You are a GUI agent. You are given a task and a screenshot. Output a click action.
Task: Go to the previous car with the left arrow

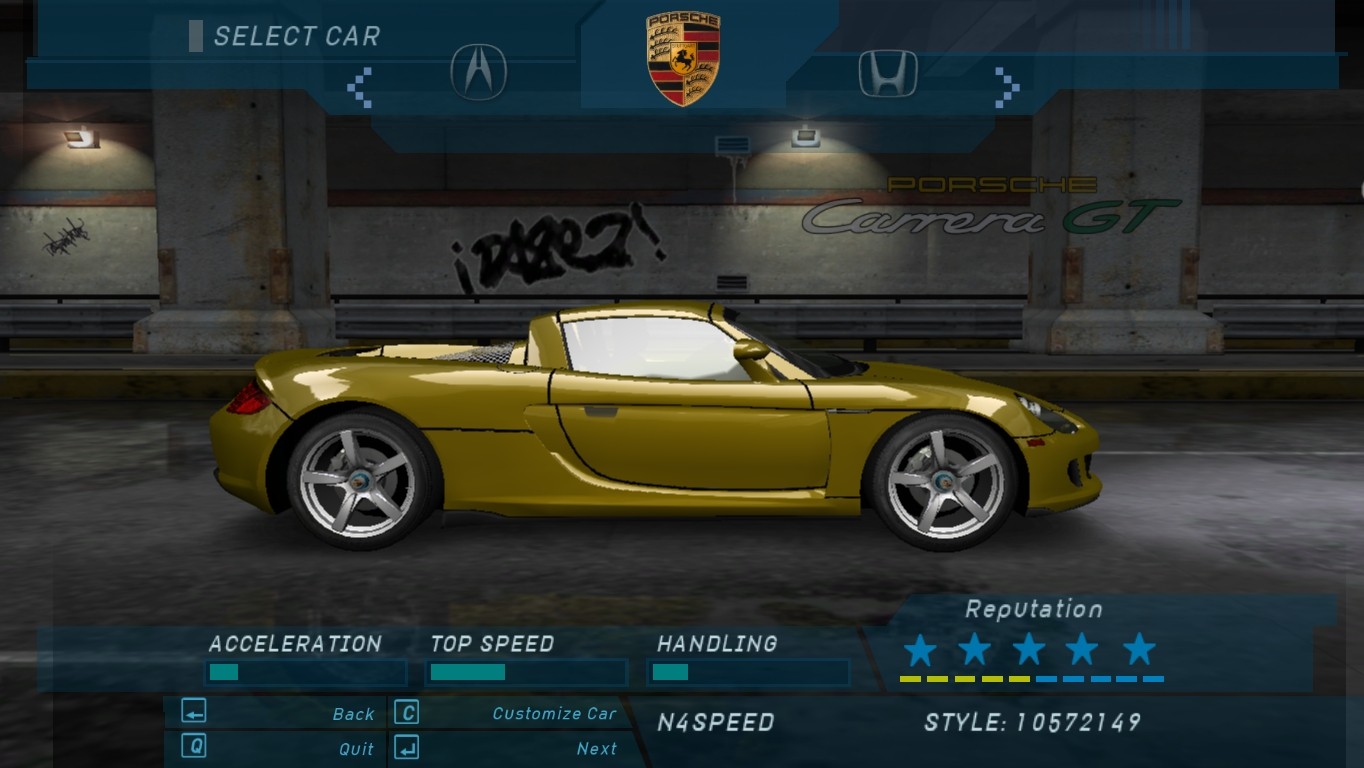[x=360, y=87]
